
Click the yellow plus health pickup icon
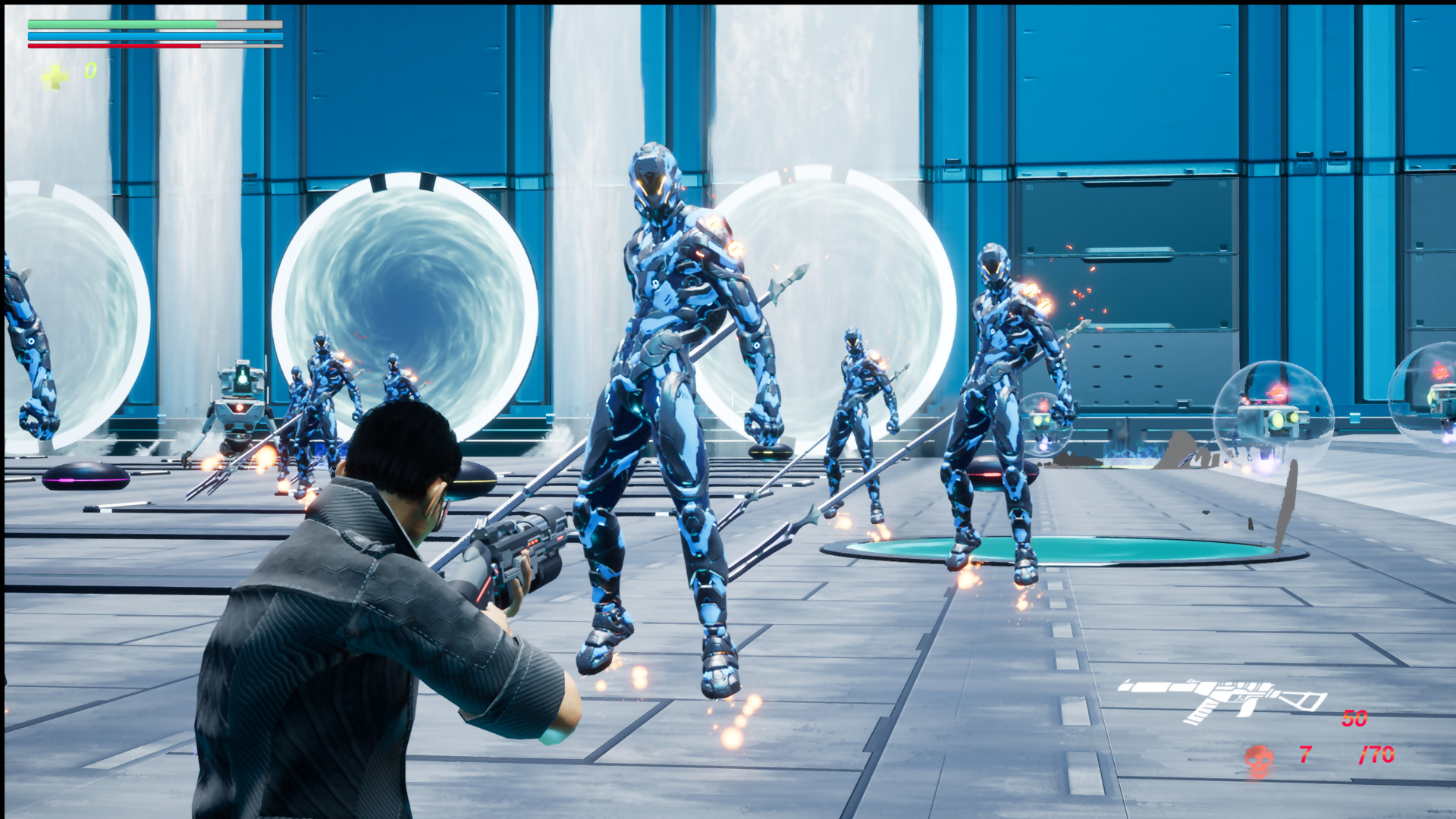(x=55, y=74)
